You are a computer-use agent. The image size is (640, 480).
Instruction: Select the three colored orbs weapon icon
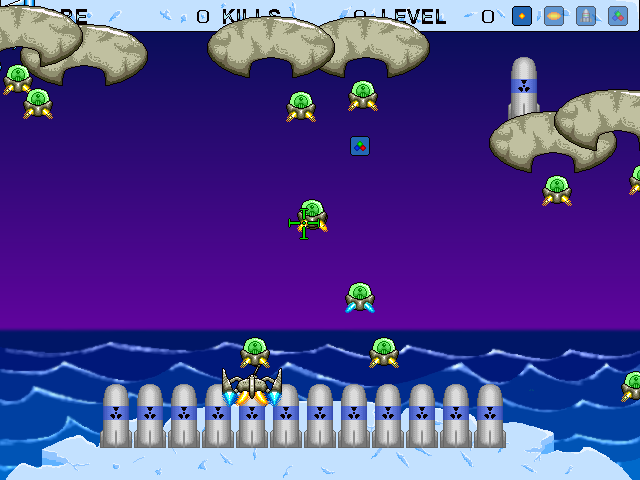tap(618, 16)
